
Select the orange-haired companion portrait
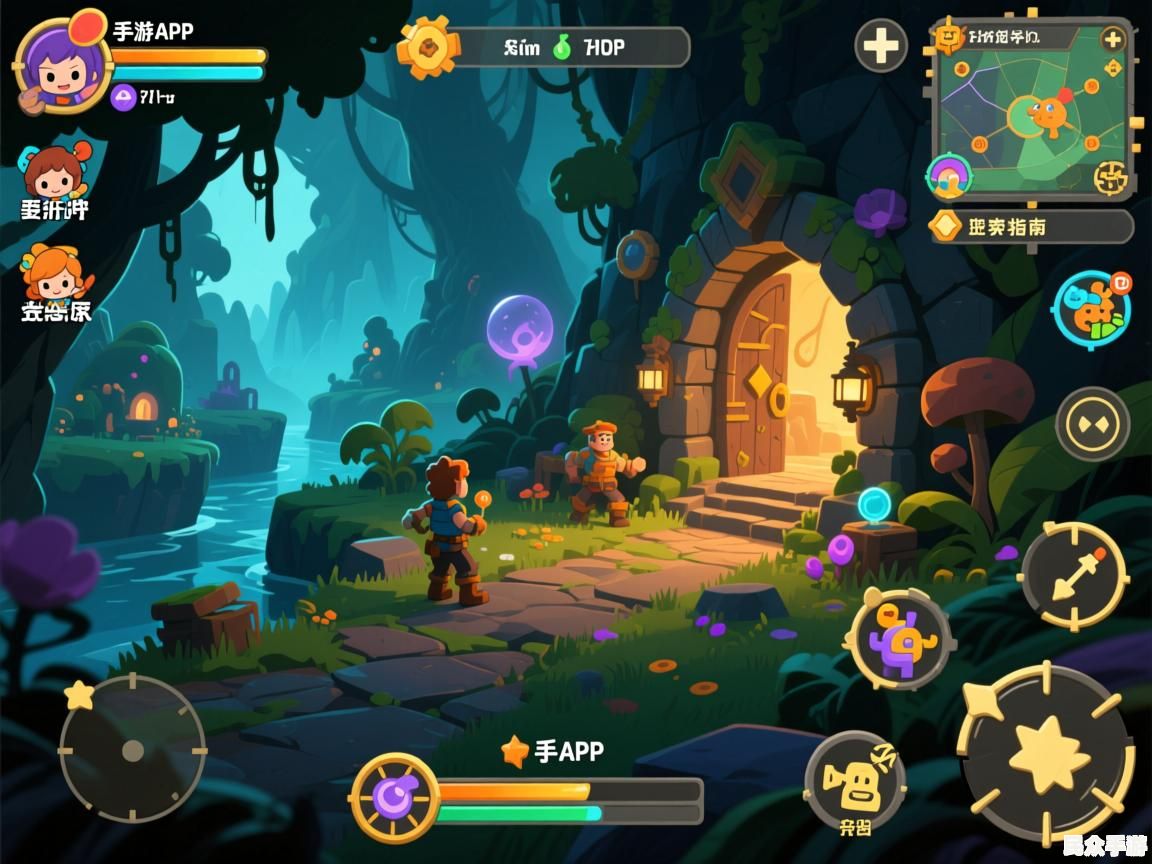tap(54, 270)
